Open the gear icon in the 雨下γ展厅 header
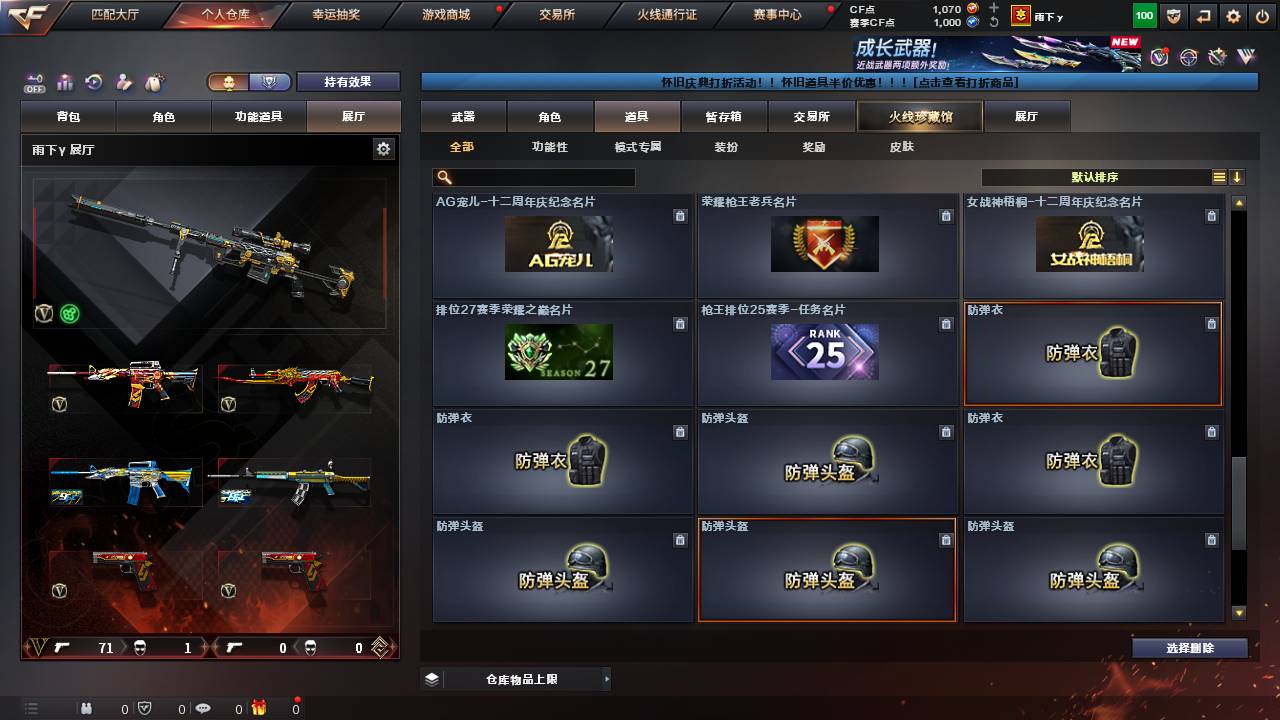Viewport: 1280px width, 720px height. [x=383, y=147]
